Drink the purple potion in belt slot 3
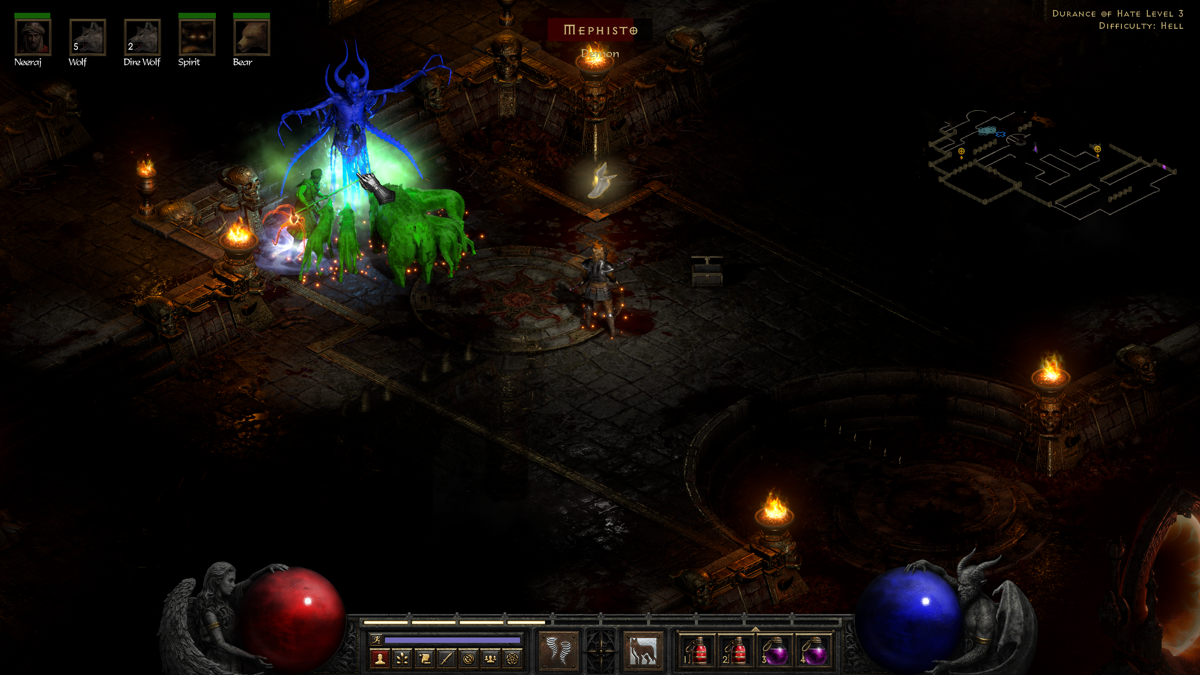 pos(777,652)
